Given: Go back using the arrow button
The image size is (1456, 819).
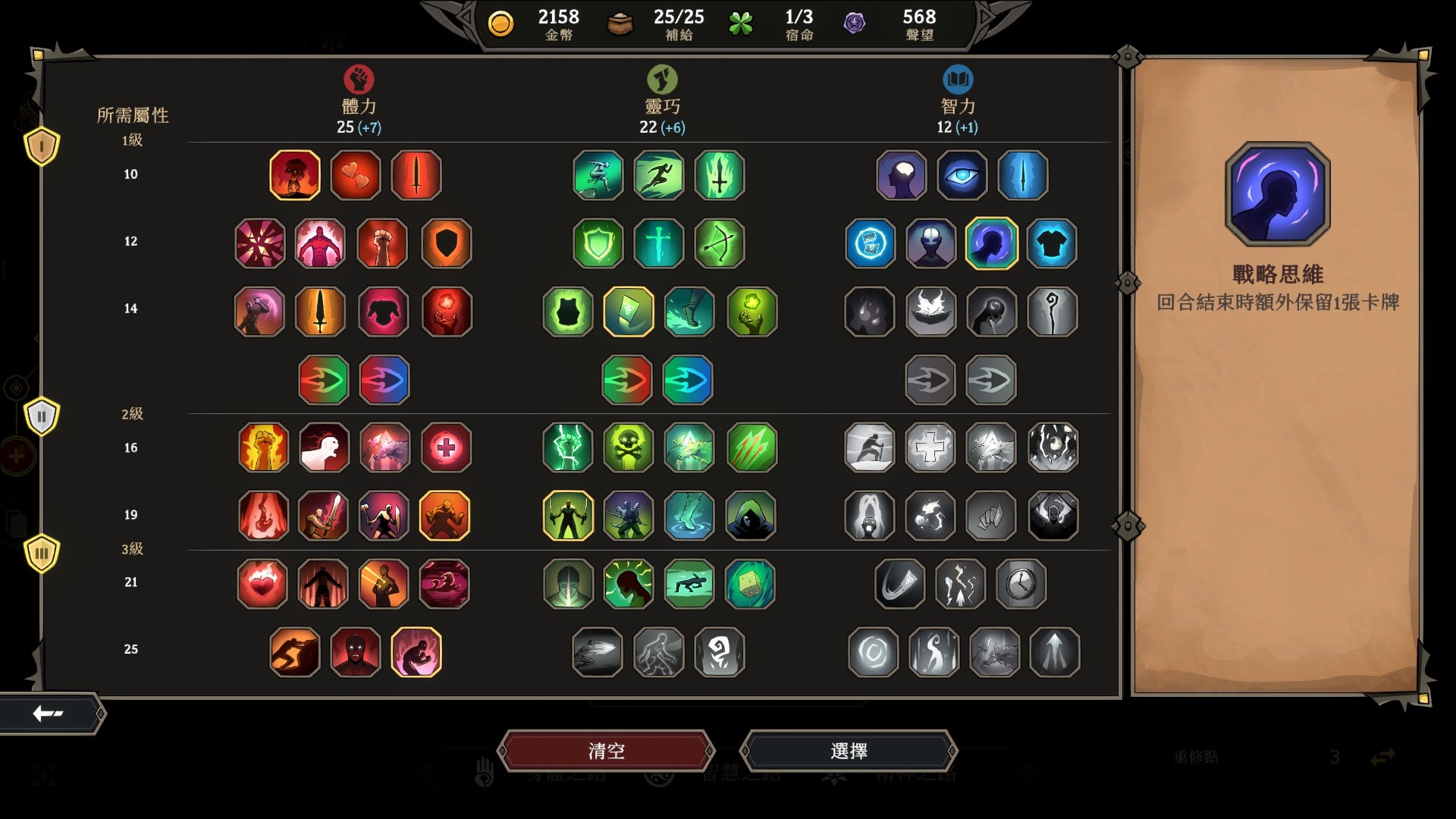Looking at the screenshot, I should click(x=49, y=713).
